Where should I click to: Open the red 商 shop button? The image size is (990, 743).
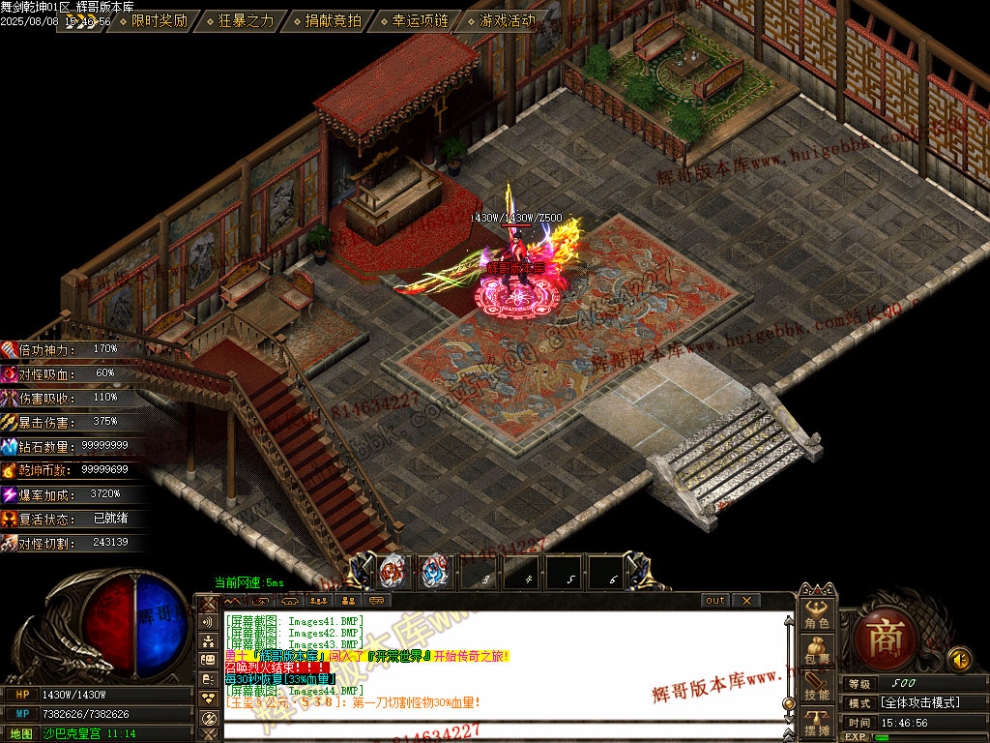[885, 638]
